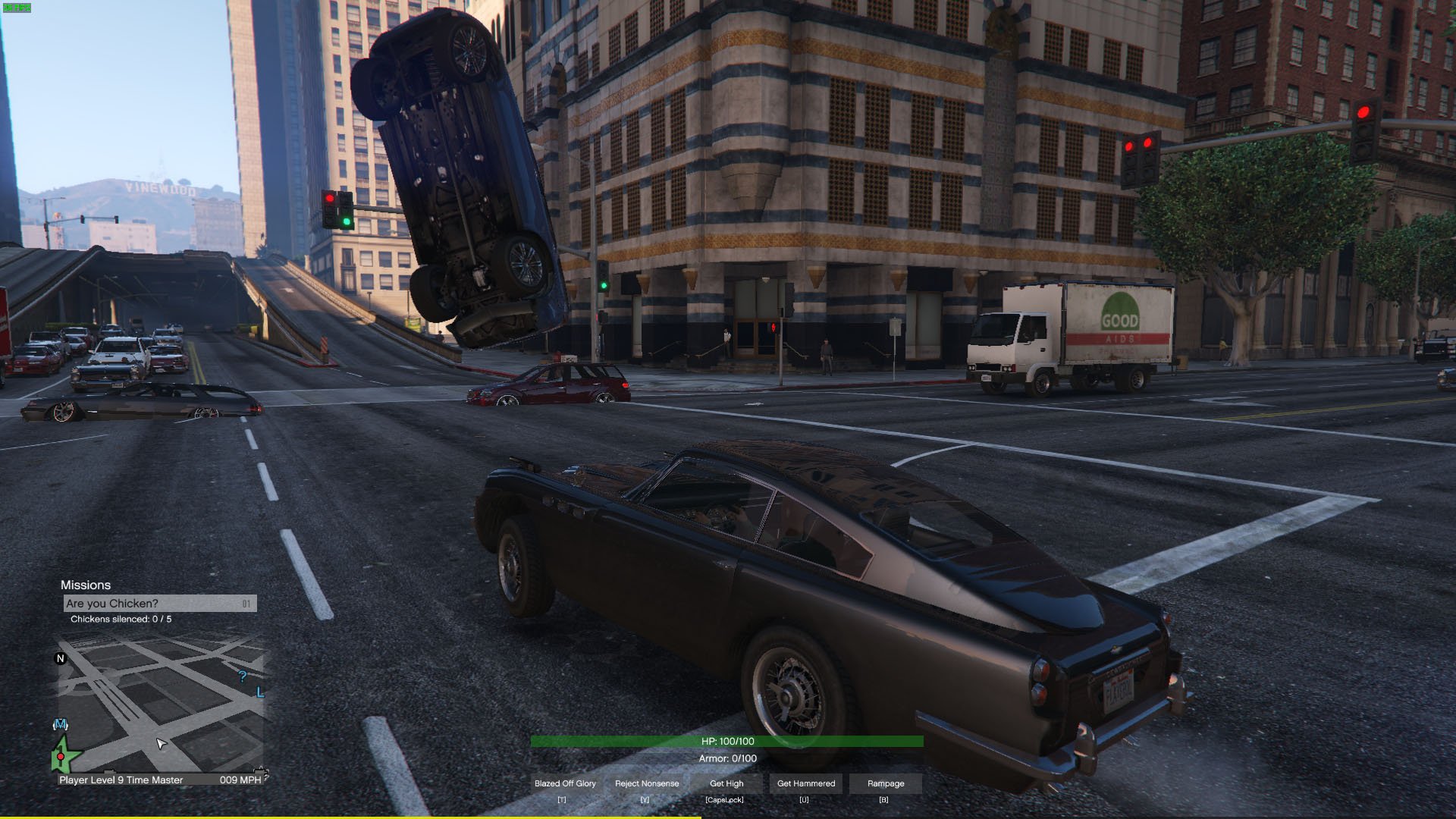This screenshot has width=1456, height=819.
Task: Click the blue question mark map marker
Action: pyautogui.click(x=243, y=676)
